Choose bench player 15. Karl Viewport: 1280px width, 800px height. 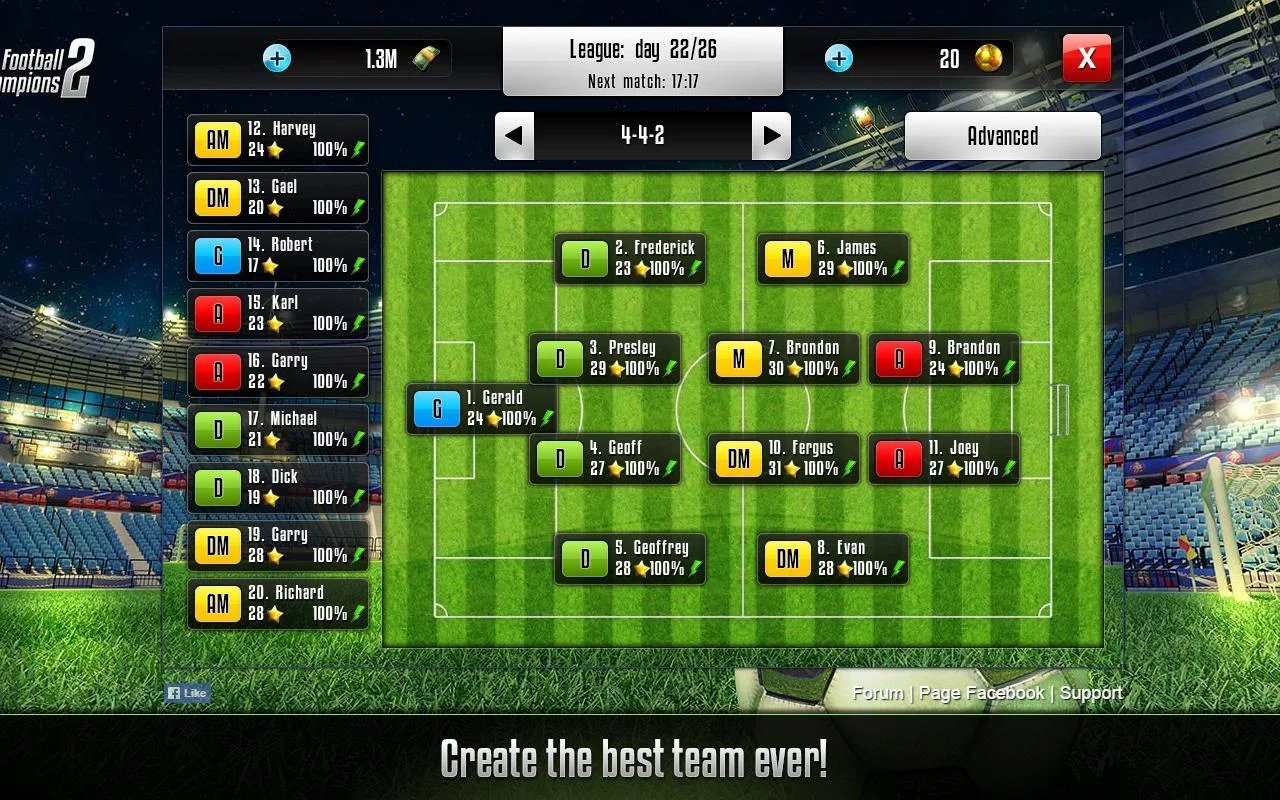pyautogui.click(x=278, y=314)
